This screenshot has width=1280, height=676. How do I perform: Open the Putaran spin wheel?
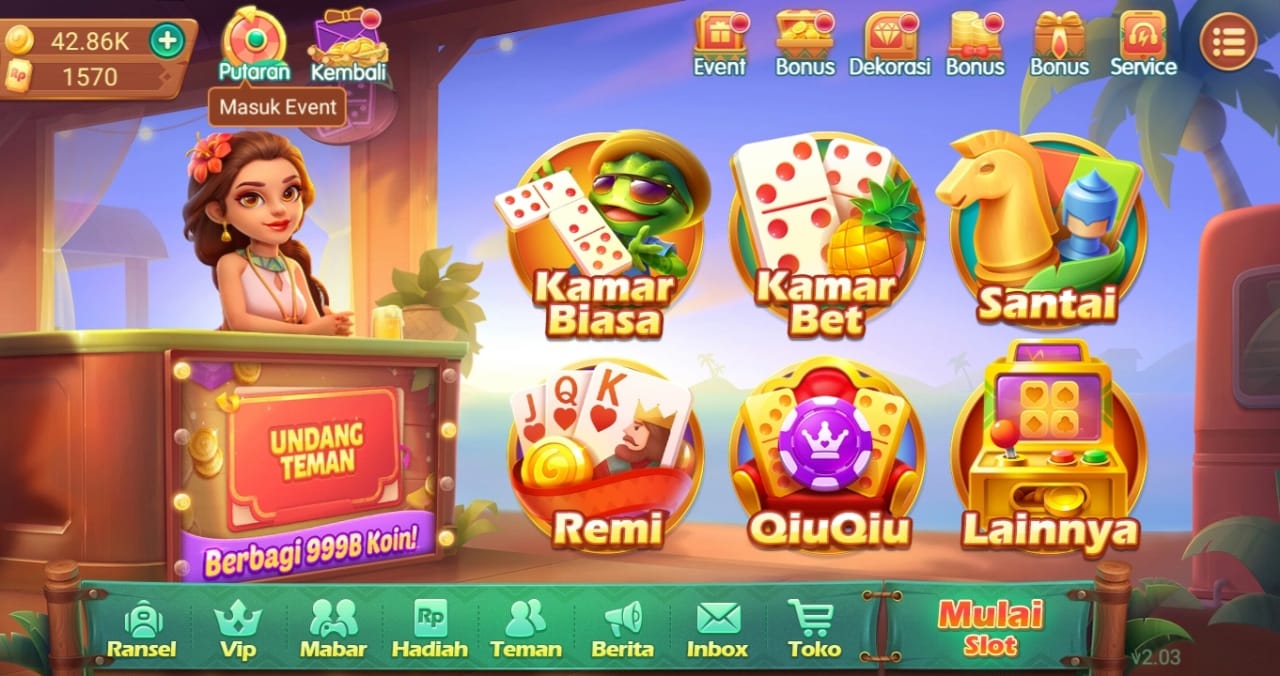point(254,42)
